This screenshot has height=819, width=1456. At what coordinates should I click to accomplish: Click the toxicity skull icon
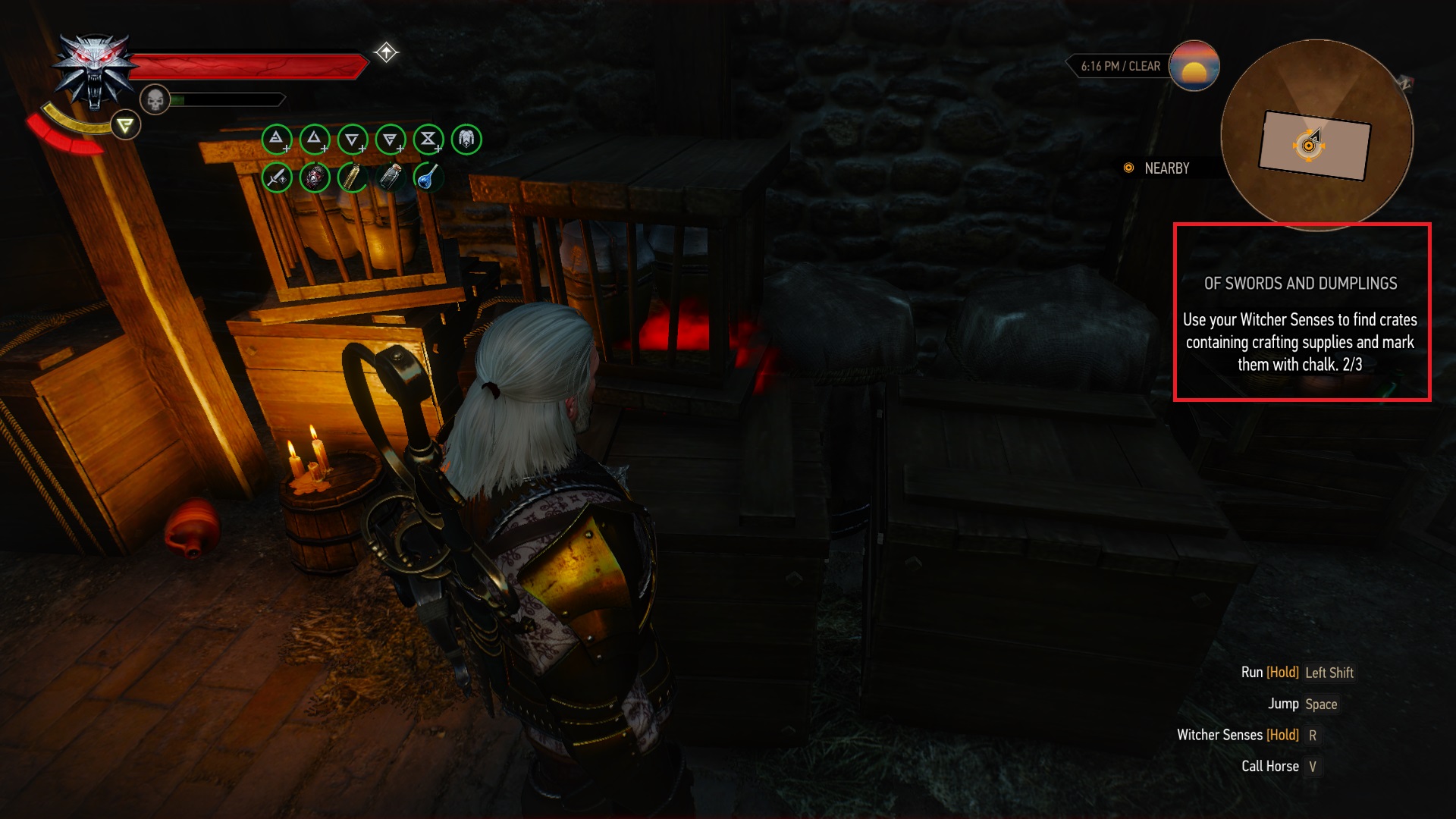pos(155,99)
